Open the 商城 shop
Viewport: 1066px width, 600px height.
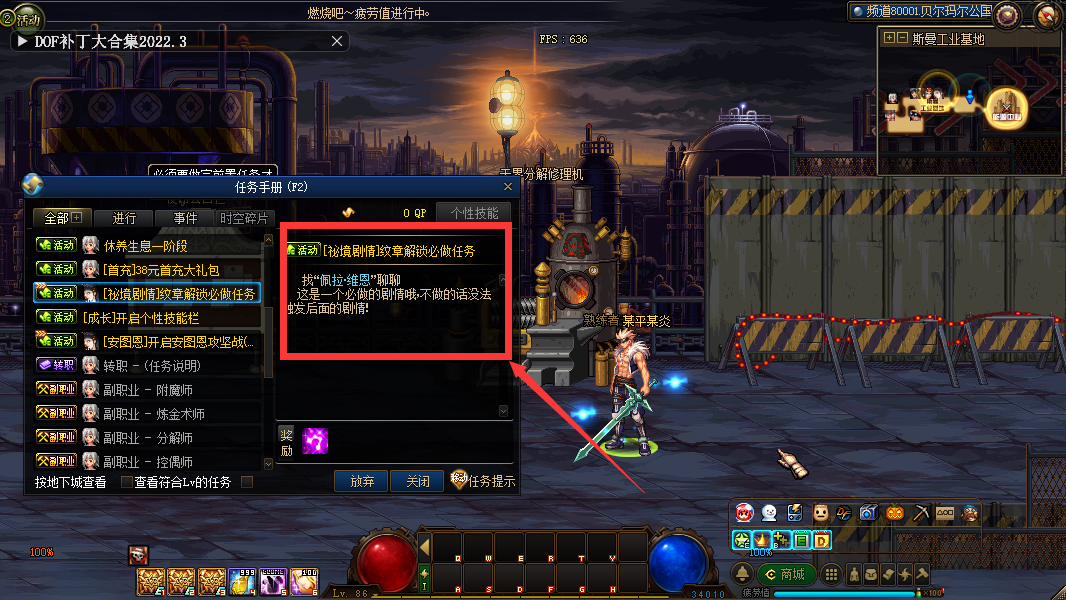click(x=786, y=574)
